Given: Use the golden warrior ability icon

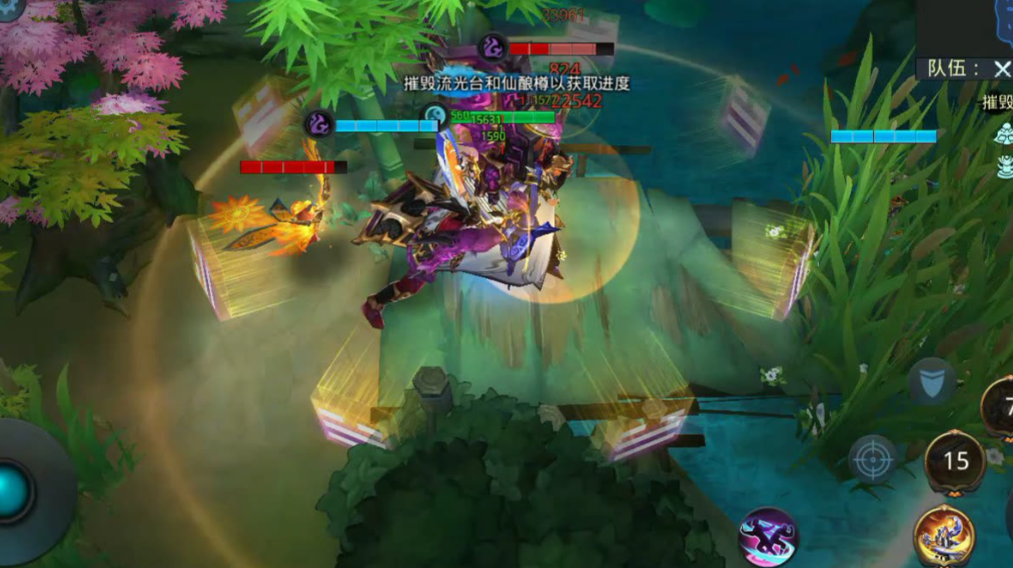Looking at the screenshot, I should [943, 537].
